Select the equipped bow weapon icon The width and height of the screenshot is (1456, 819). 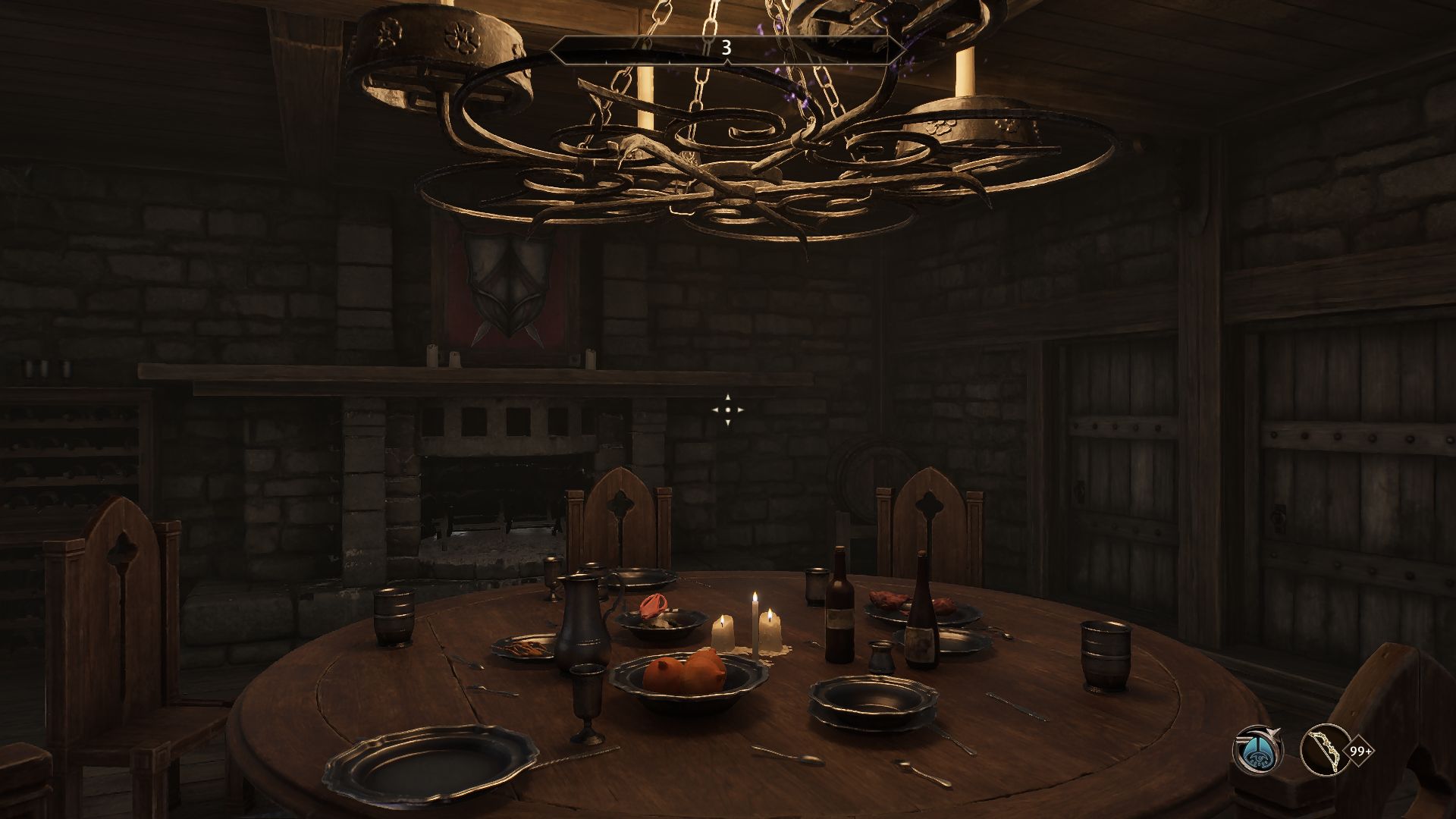pos(1324,751)
